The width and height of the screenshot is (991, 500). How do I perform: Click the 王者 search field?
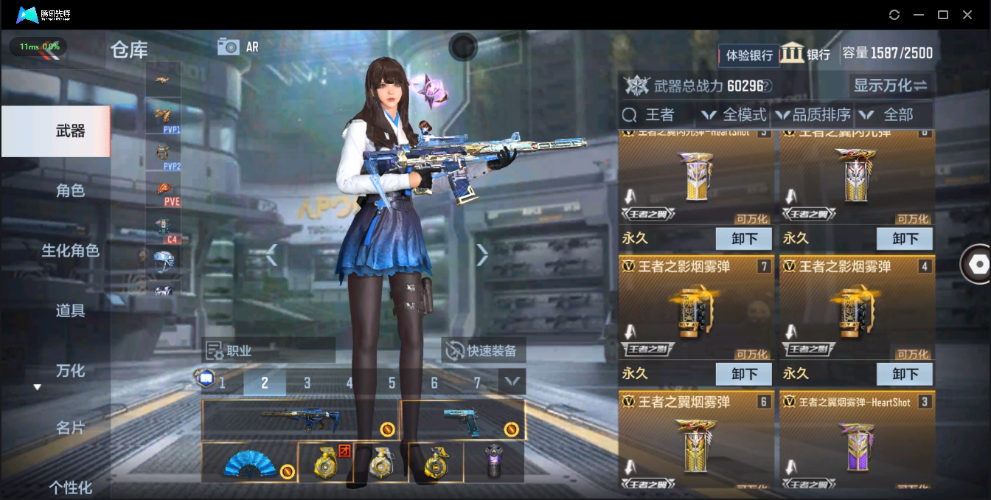tap(660, 115)
